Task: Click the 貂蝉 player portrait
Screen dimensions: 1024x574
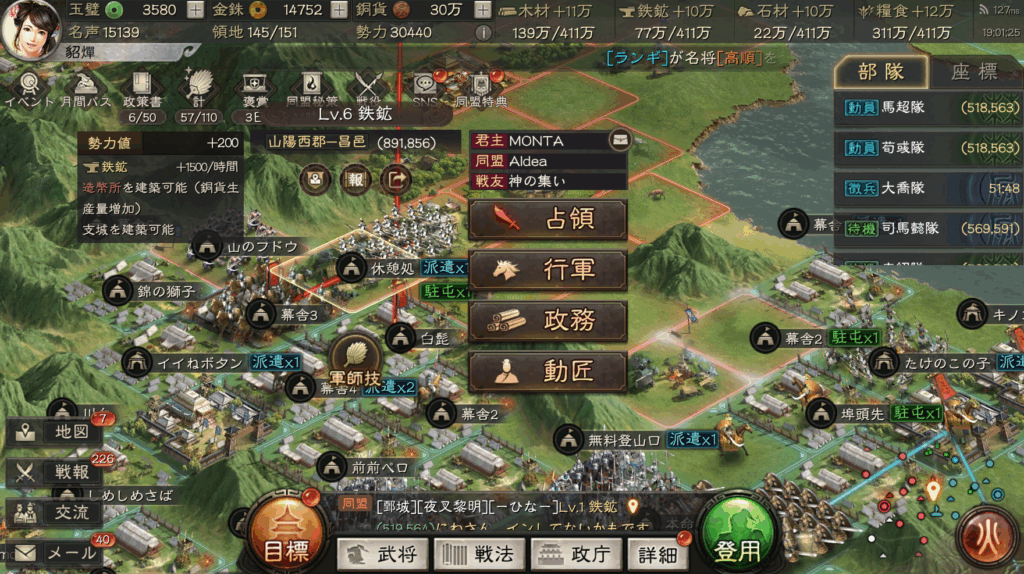Action: click(30, 28)
